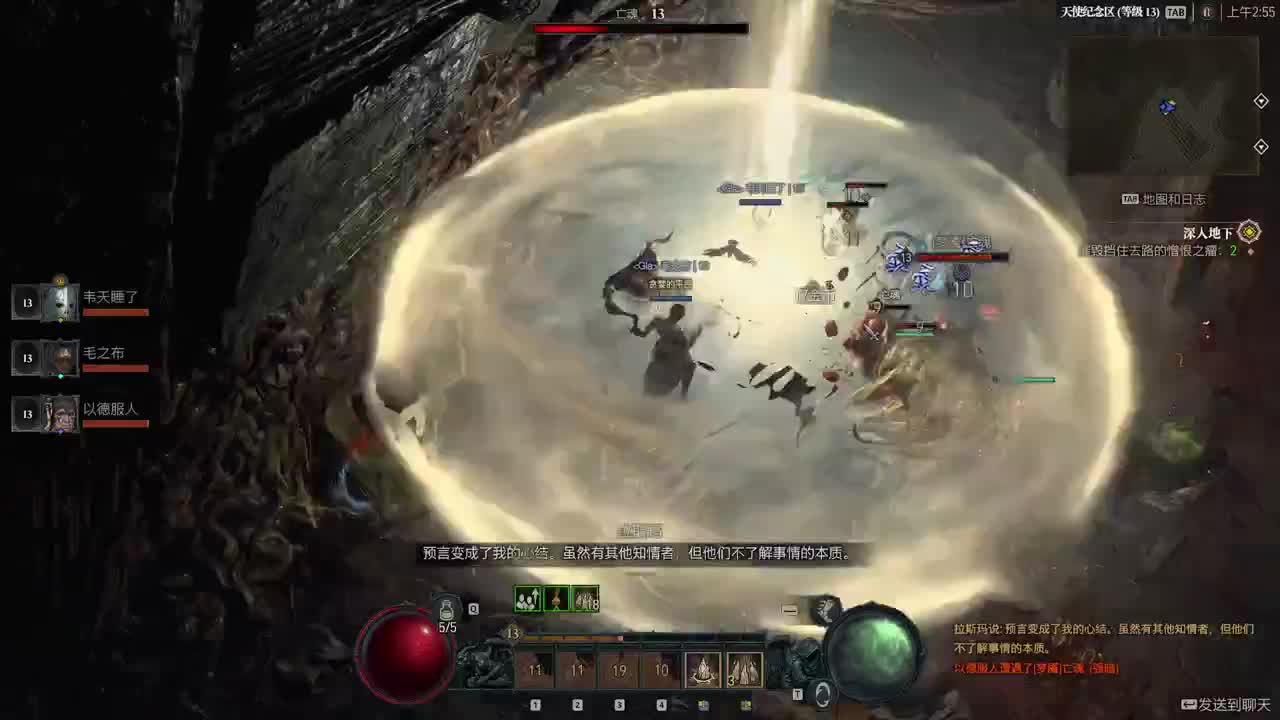The height and width of the screenshot is (720, 1280).
Task: Click the skill icon bound to key 1
Action: [x=533, y=668]
